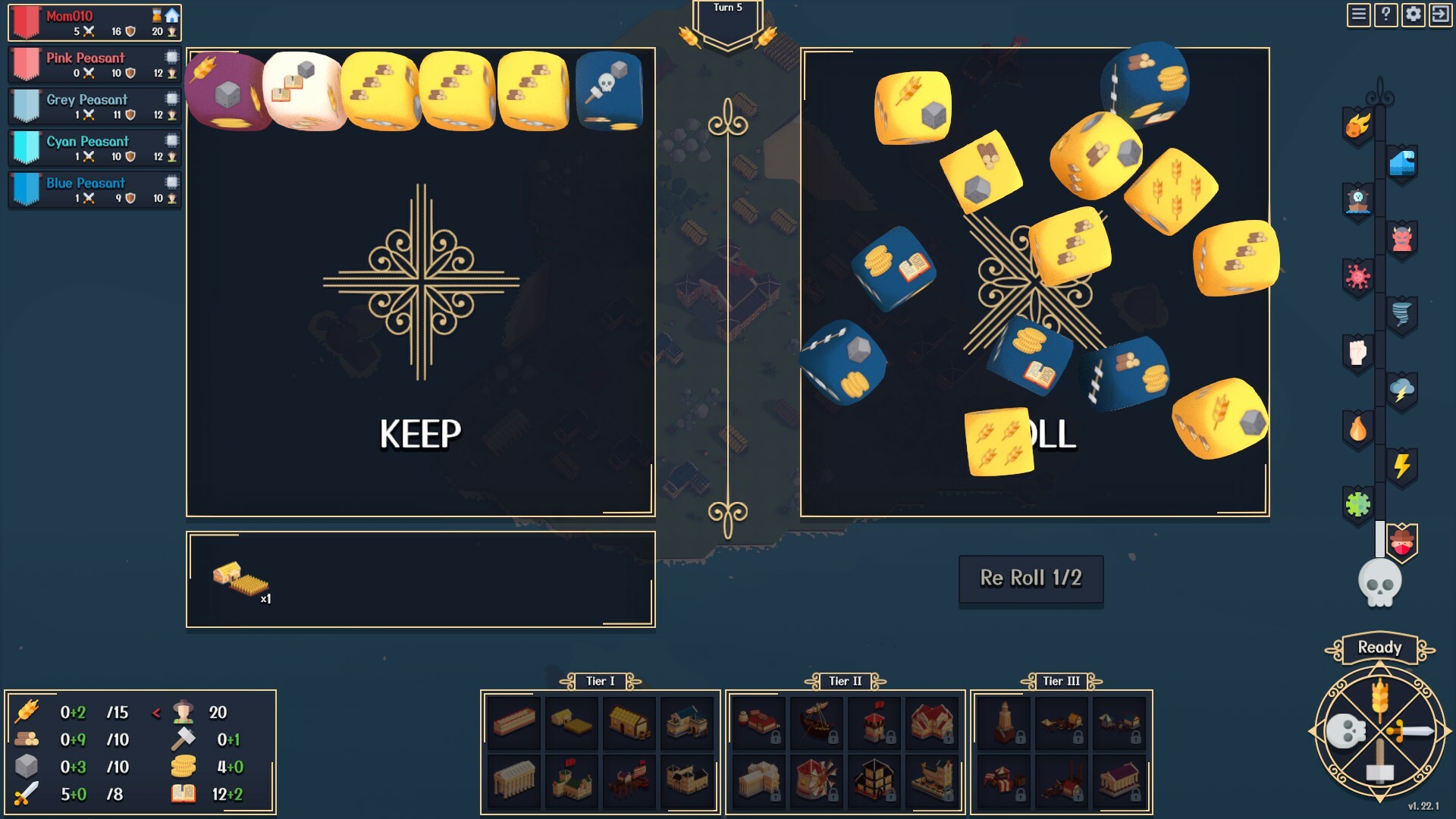This screenshot has height=819, width=1456.
Task: Open the settings gear in the top right
Action: coord(1412,14)
